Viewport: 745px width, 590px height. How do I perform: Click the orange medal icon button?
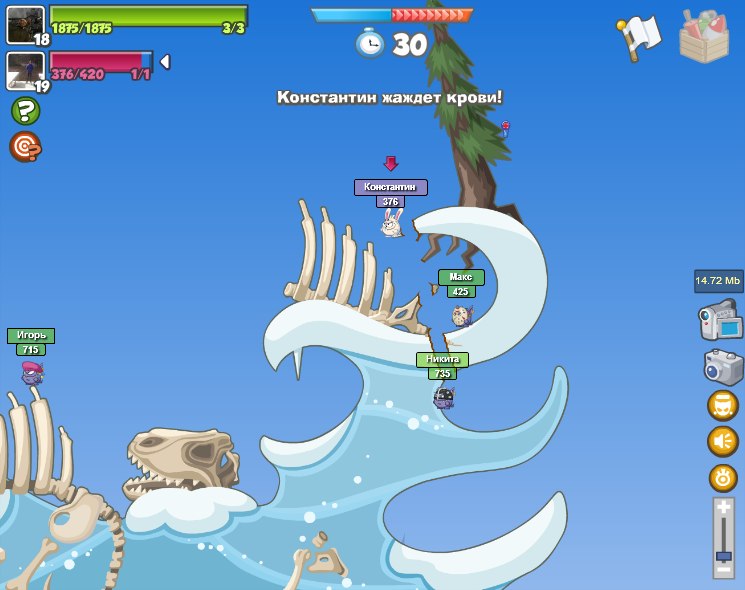point(722,477)
